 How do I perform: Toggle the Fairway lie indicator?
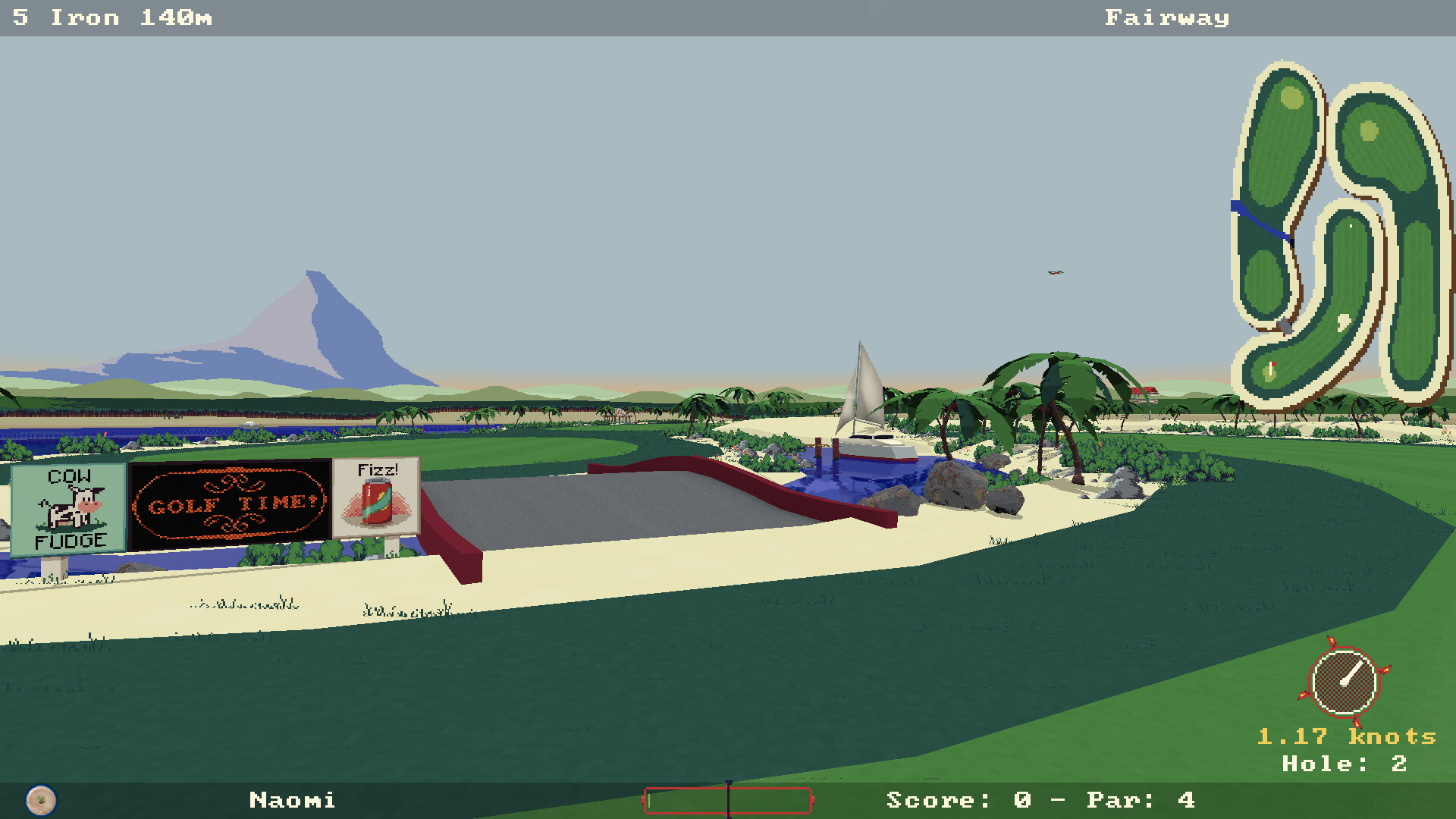pyautogui.click(x=1166, y=17)
